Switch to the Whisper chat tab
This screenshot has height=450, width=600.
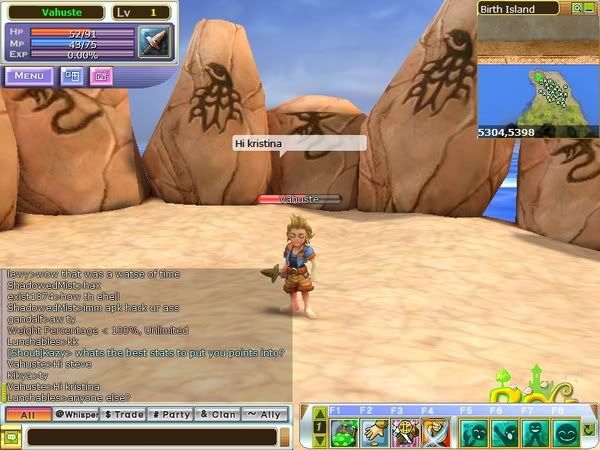77,413
